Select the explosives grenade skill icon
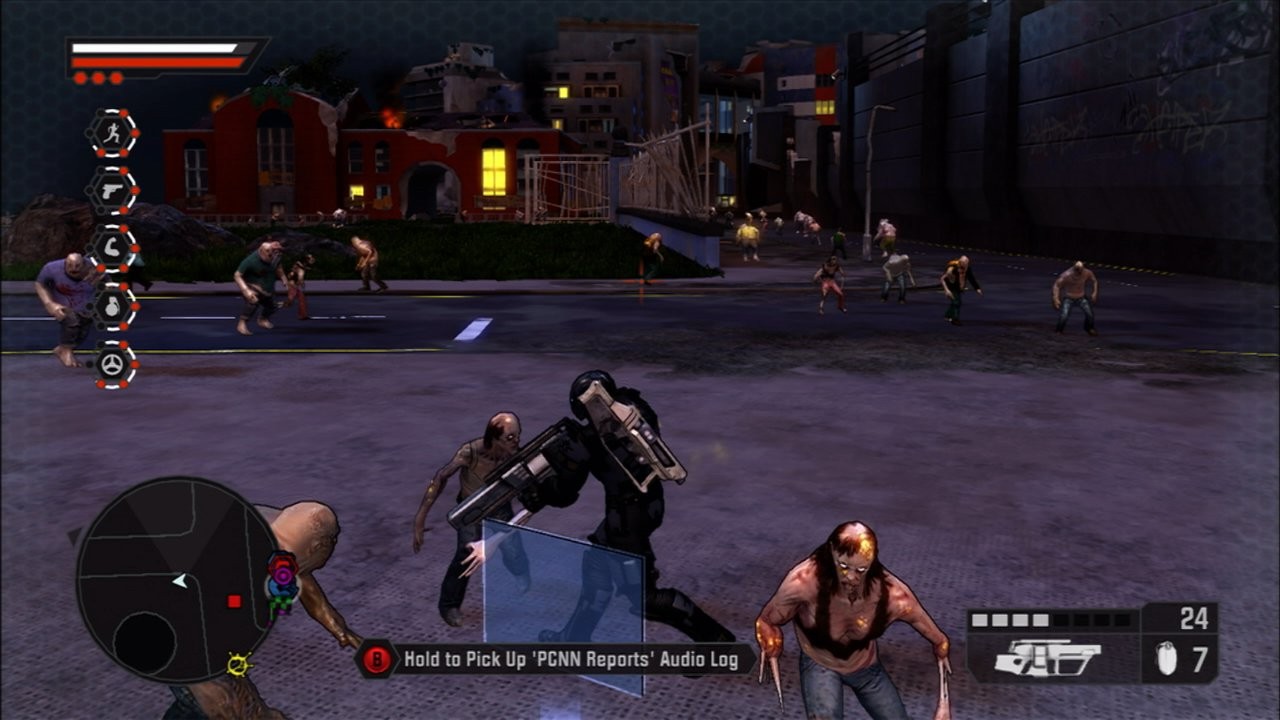 point(111,306)
